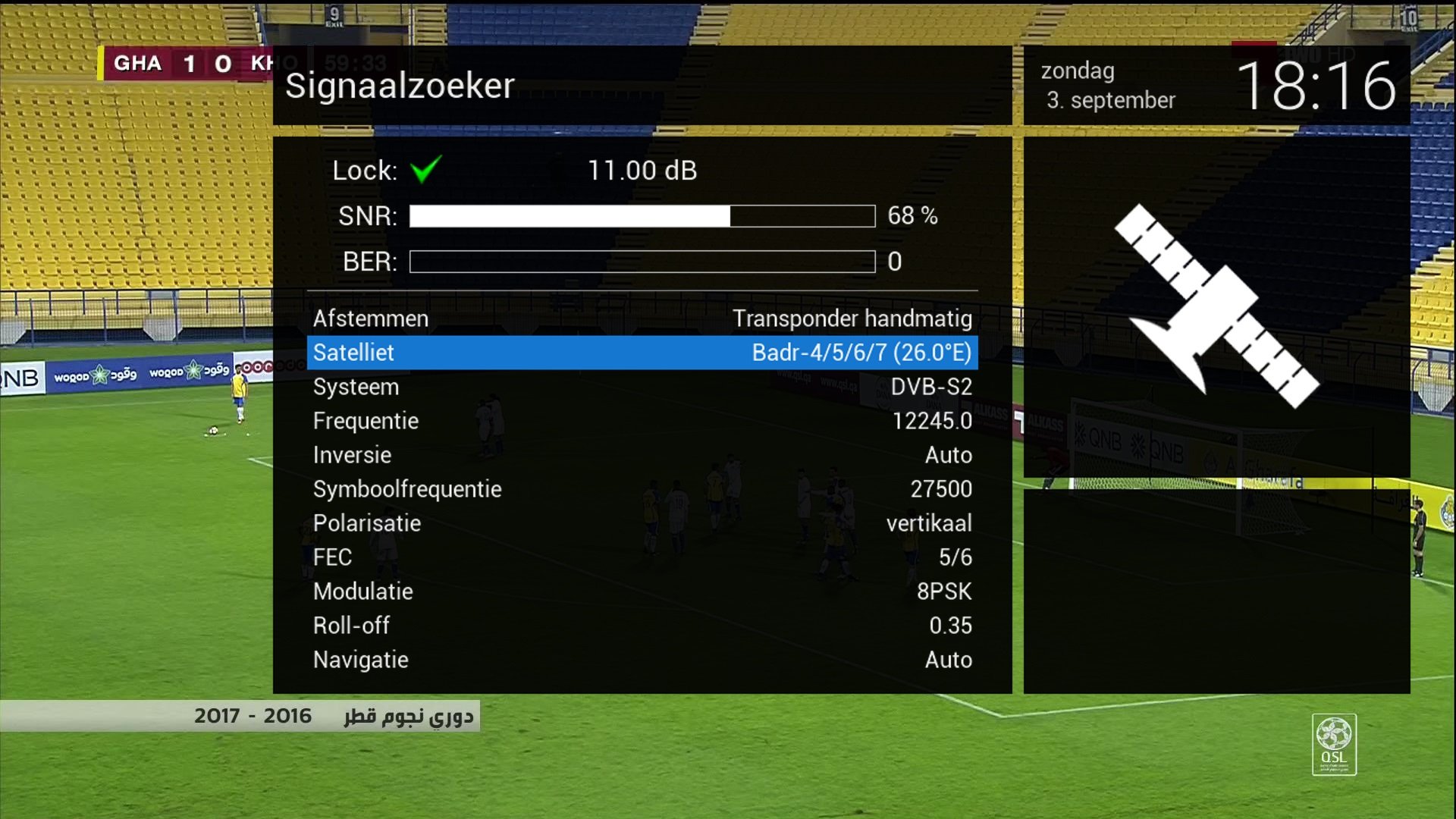Select the Roll-off 0.35 row
The height and width of the screenshot is (819, 1456).
point(642,626)
